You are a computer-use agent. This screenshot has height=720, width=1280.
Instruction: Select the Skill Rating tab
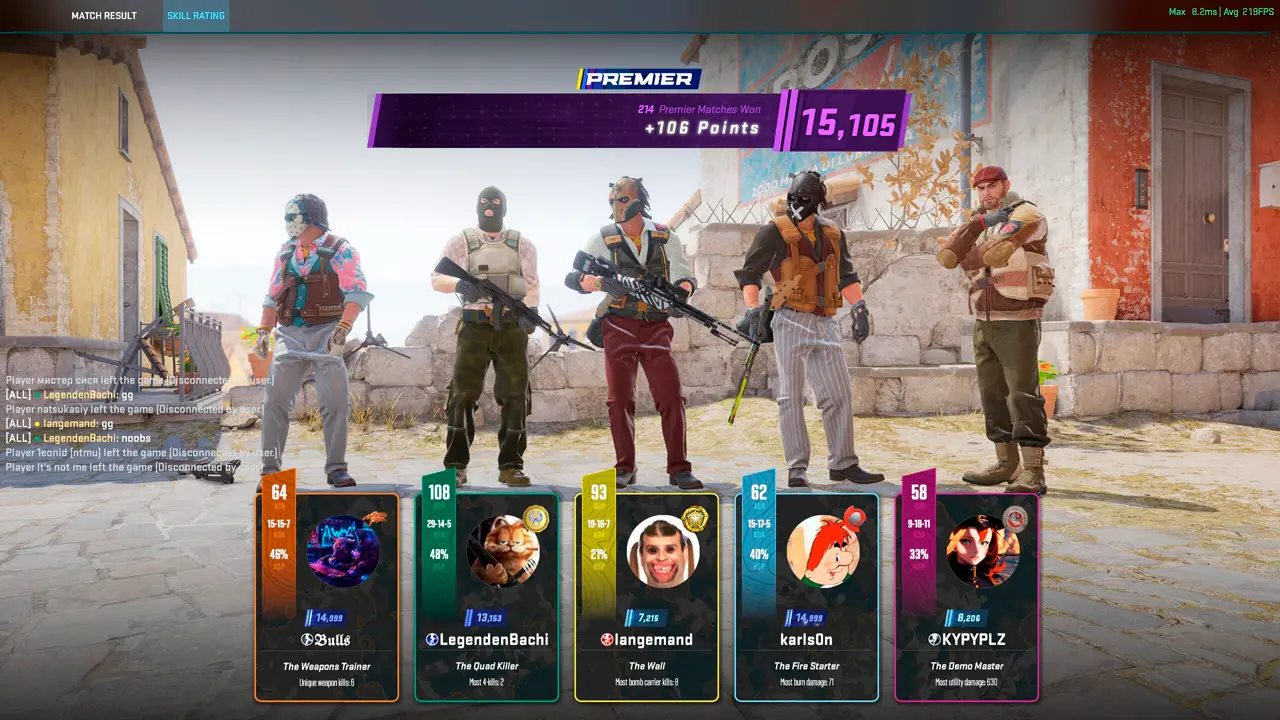coord(195,16)
